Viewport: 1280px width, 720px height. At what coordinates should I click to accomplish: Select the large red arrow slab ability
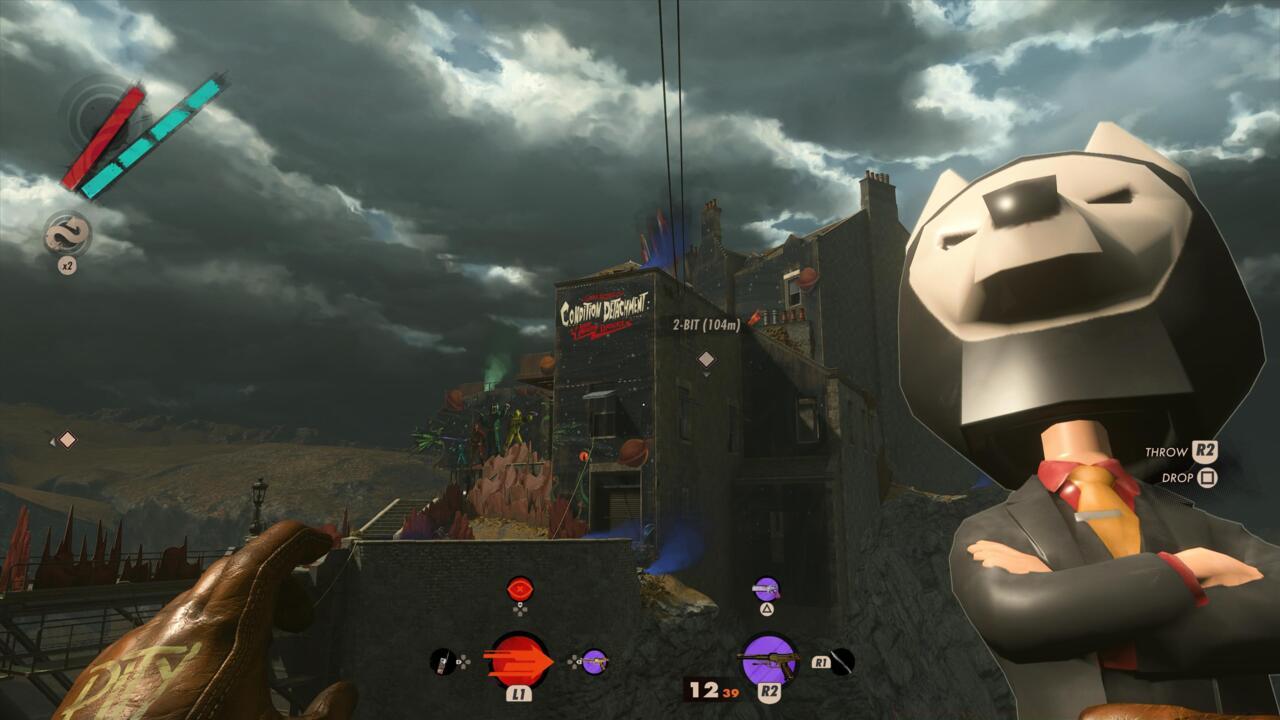(x=519, y=660)
